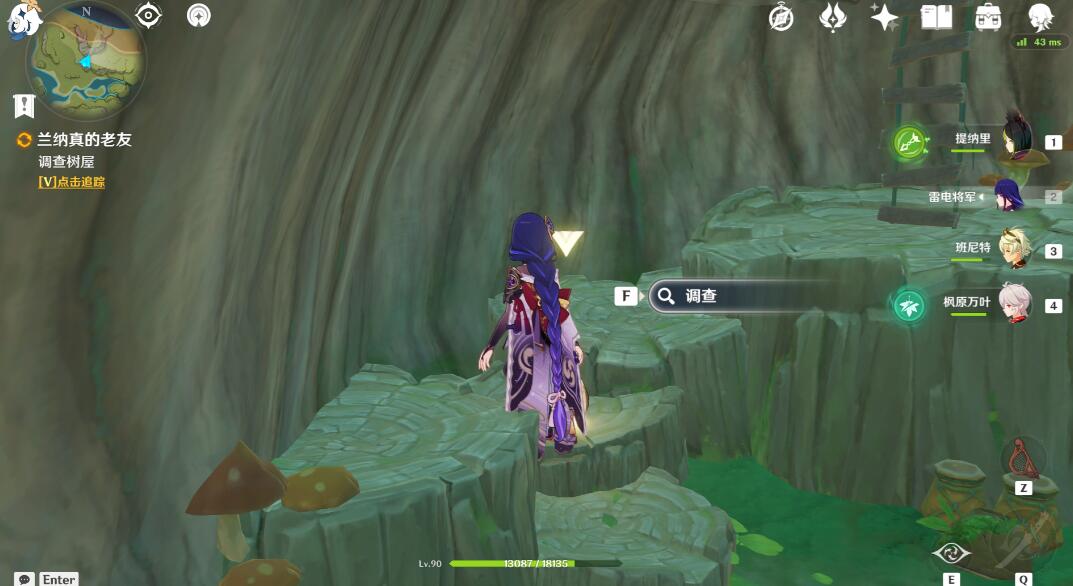The height and width of the screenshot is (586, 1073).
Task: Open the Wish menu icon
Action: [x=833, y=17]
